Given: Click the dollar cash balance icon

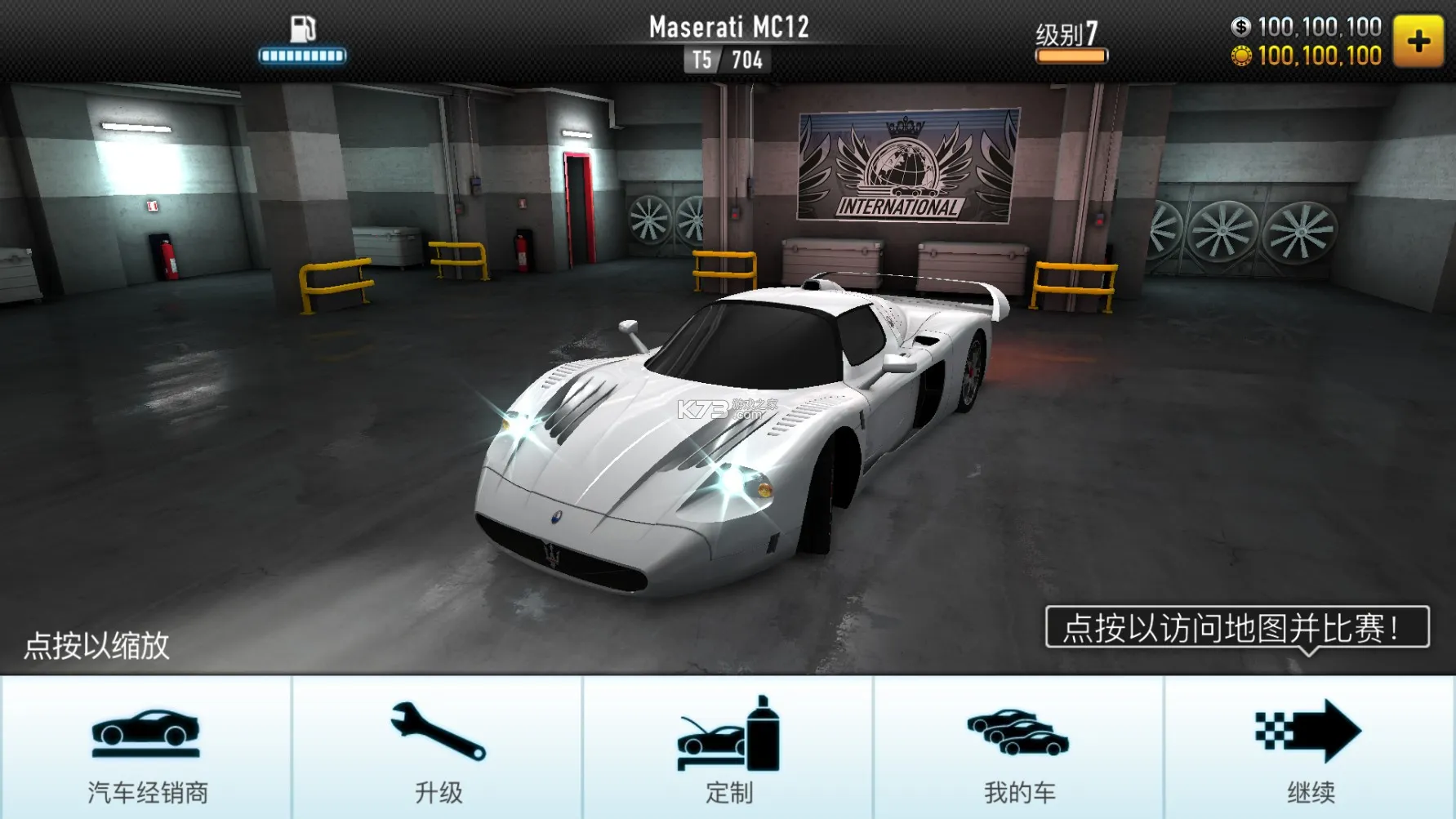Looking at the screenshot, I should 1240,27.
